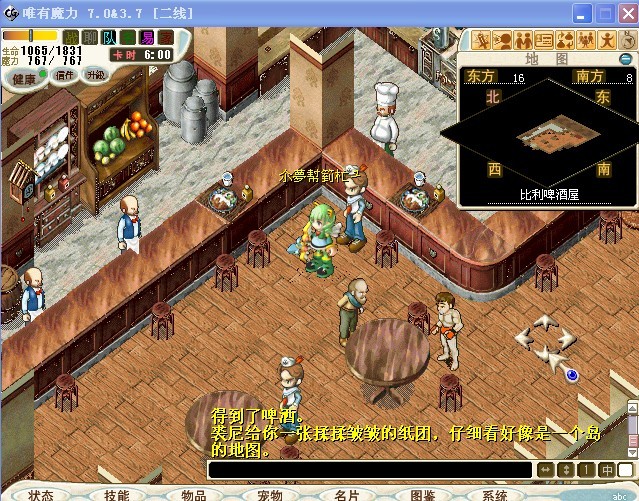This screenshot has height=501, width=639.
Task: Toggle the 战 battle switch
Action: click(73, 37)
